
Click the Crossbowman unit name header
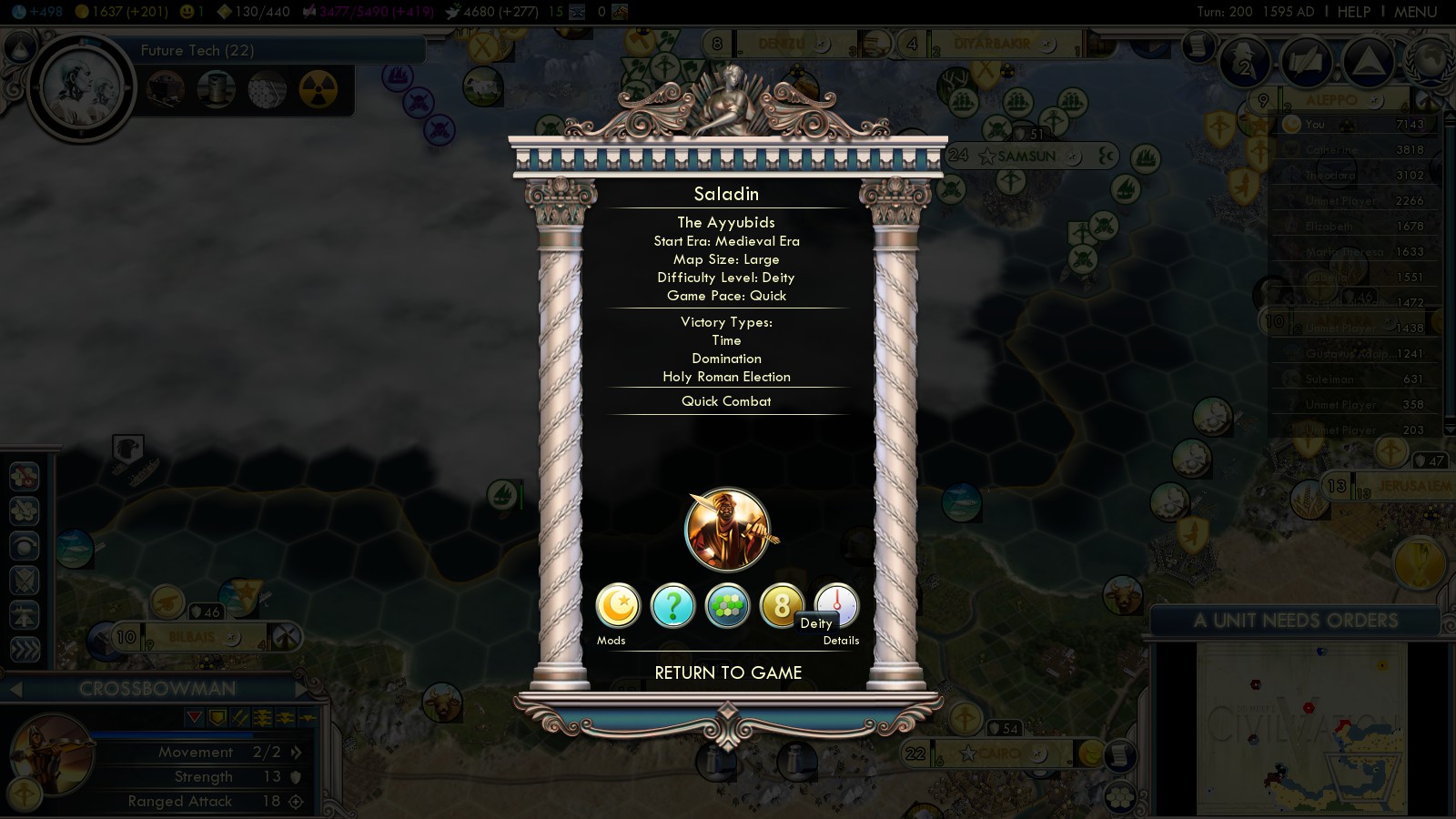pyautogui.click(x=157, y=689)
